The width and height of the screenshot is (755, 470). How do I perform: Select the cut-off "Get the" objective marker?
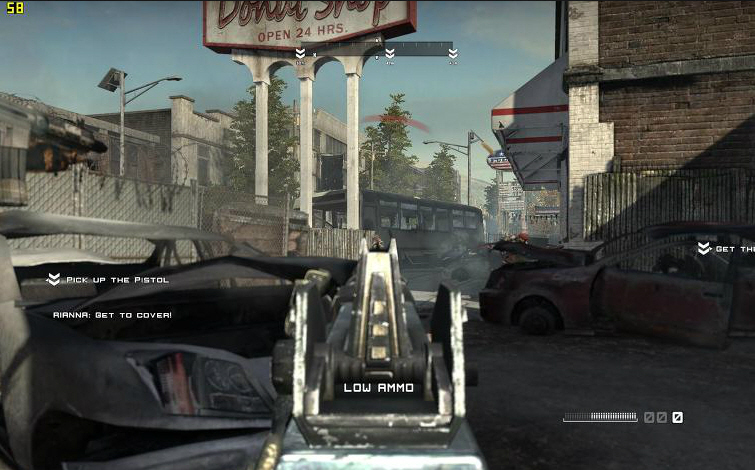pyautogui.click(x=724, y=249)
